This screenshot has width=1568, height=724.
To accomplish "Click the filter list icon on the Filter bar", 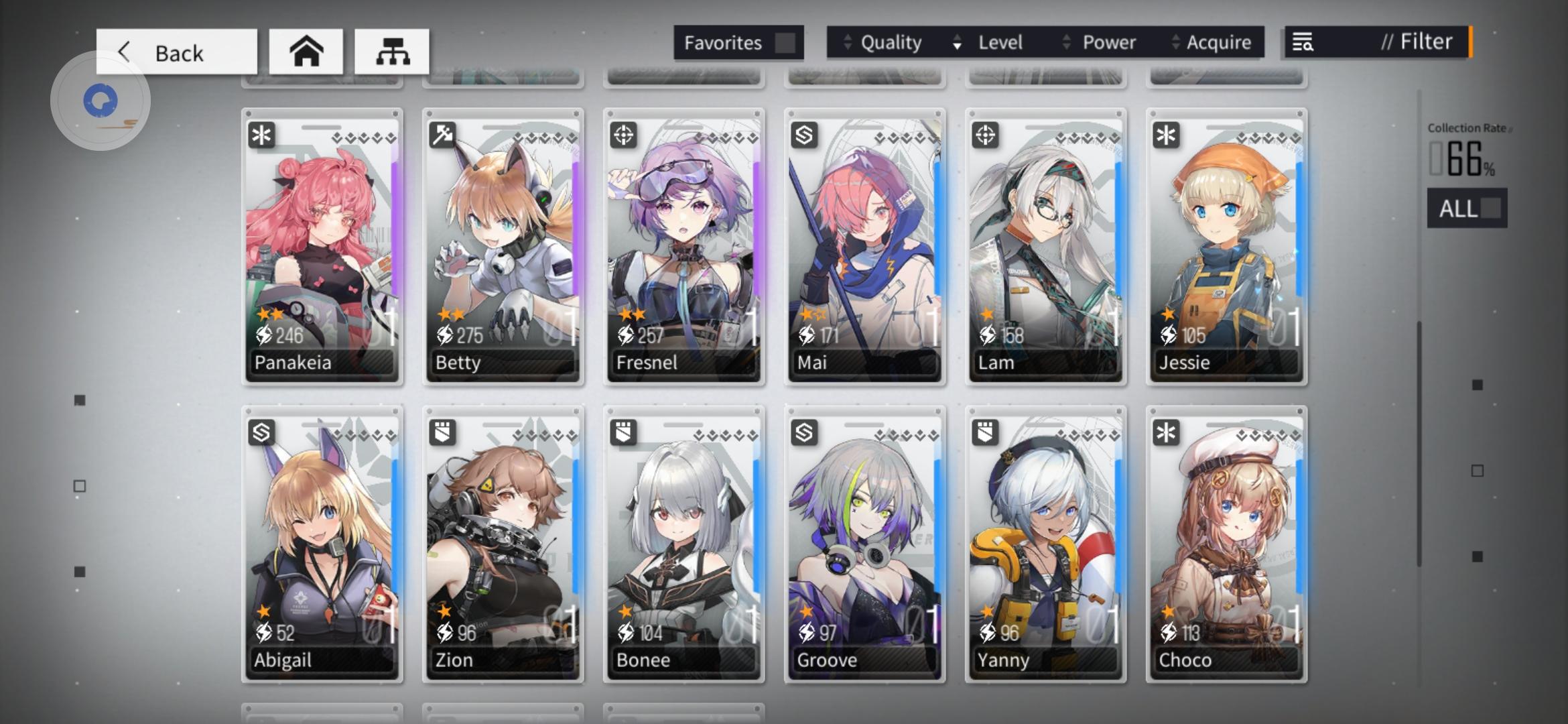I will point(1303,42).
